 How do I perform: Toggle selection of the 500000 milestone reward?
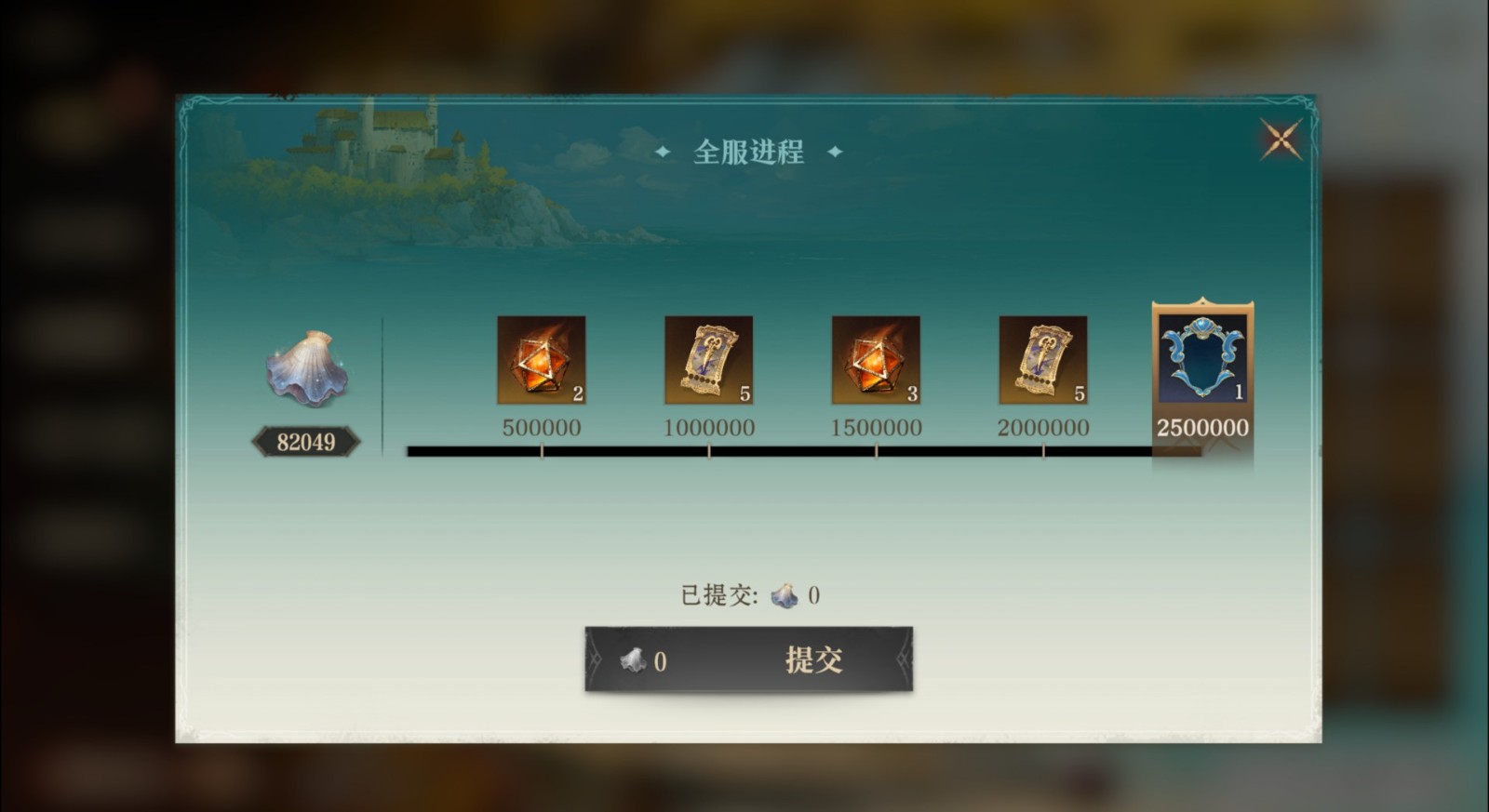[x=543, y=362]
